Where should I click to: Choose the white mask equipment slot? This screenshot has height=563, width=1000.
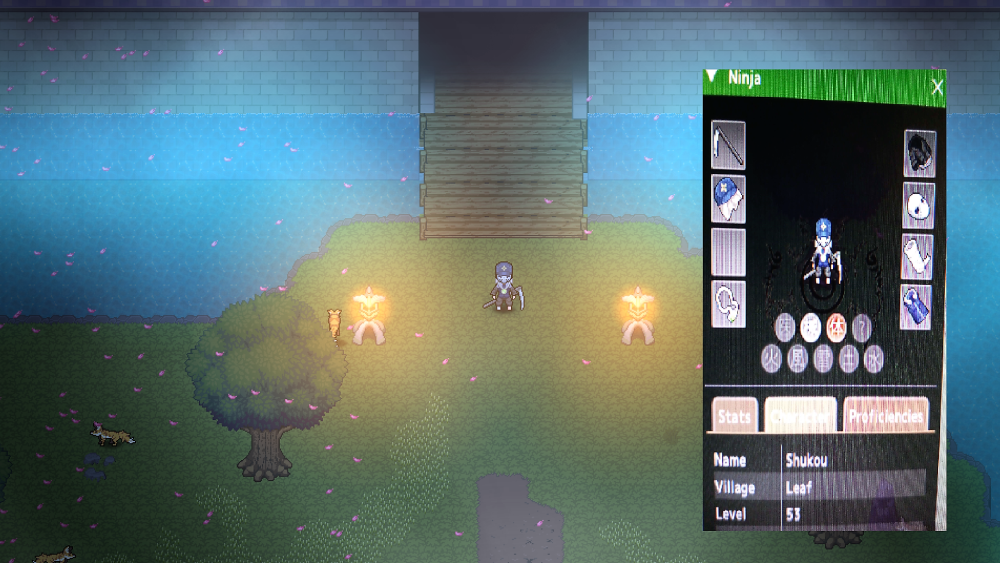[x=918, y=205]
